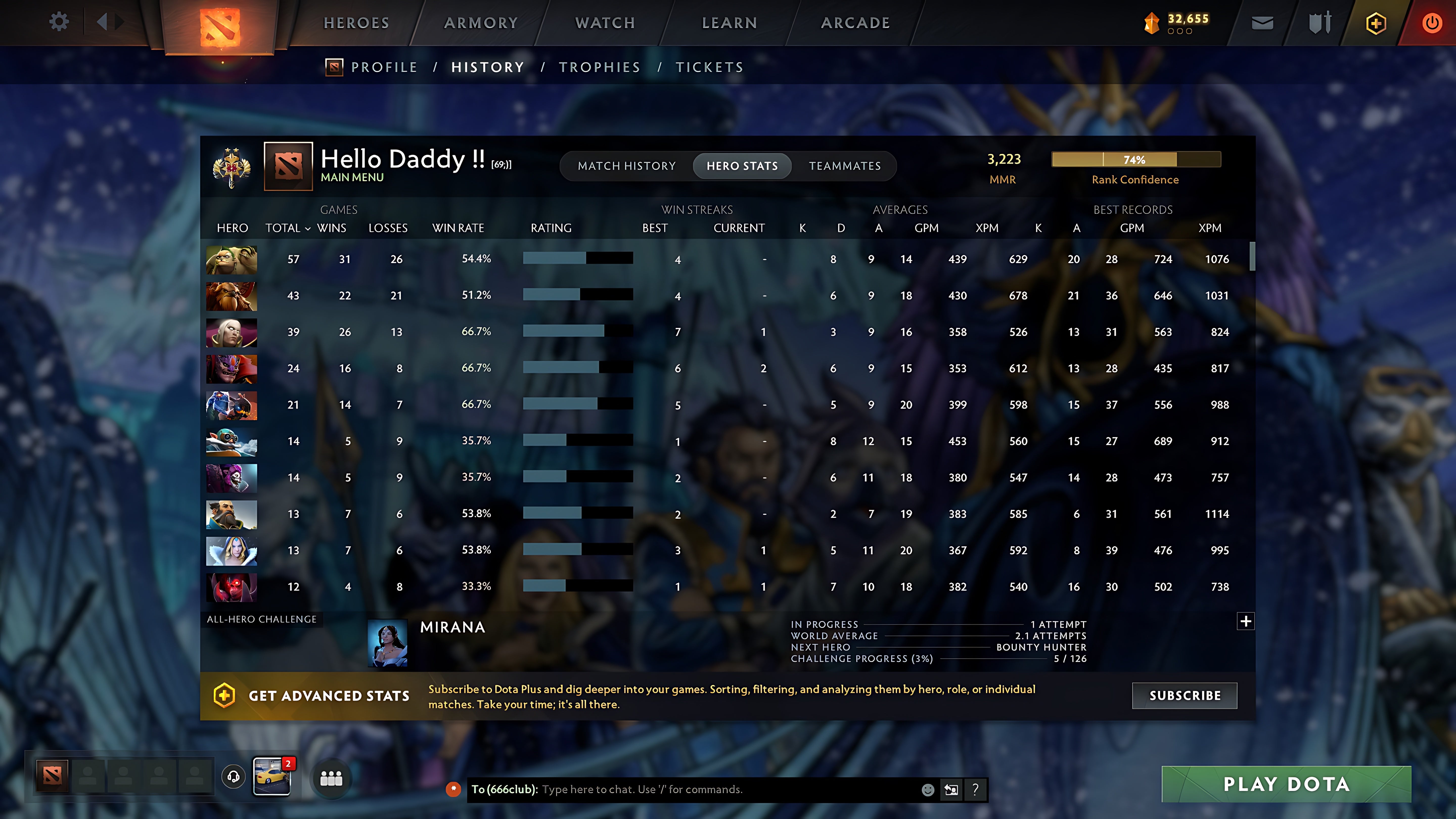Go to the ARCADE section
This screenshot has width=1456, height=819.
(855, 22)
